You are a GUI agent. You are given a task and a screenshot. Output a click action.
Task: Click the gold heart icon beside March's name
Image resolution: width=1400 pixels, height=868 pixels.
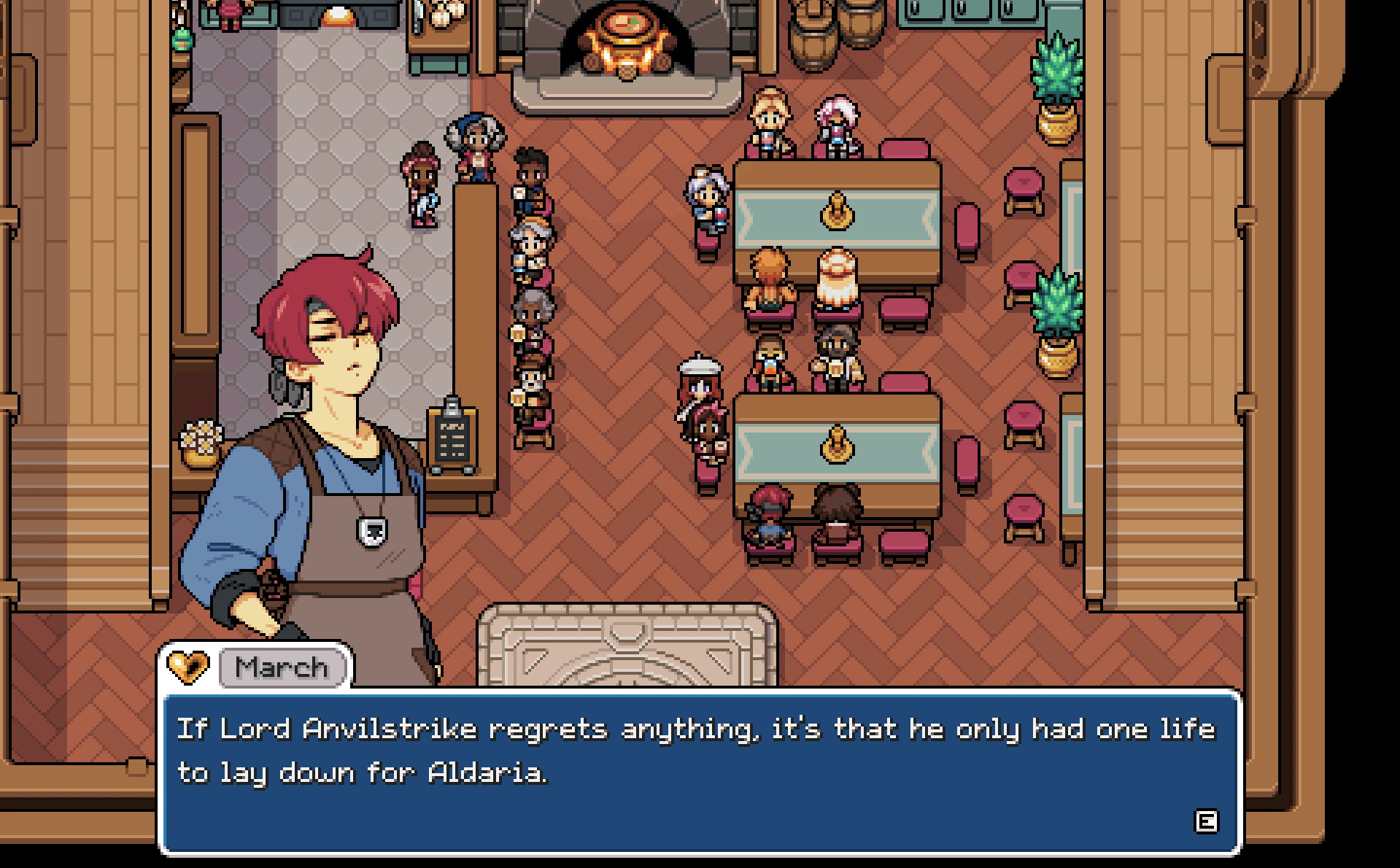tap(187, 666)
